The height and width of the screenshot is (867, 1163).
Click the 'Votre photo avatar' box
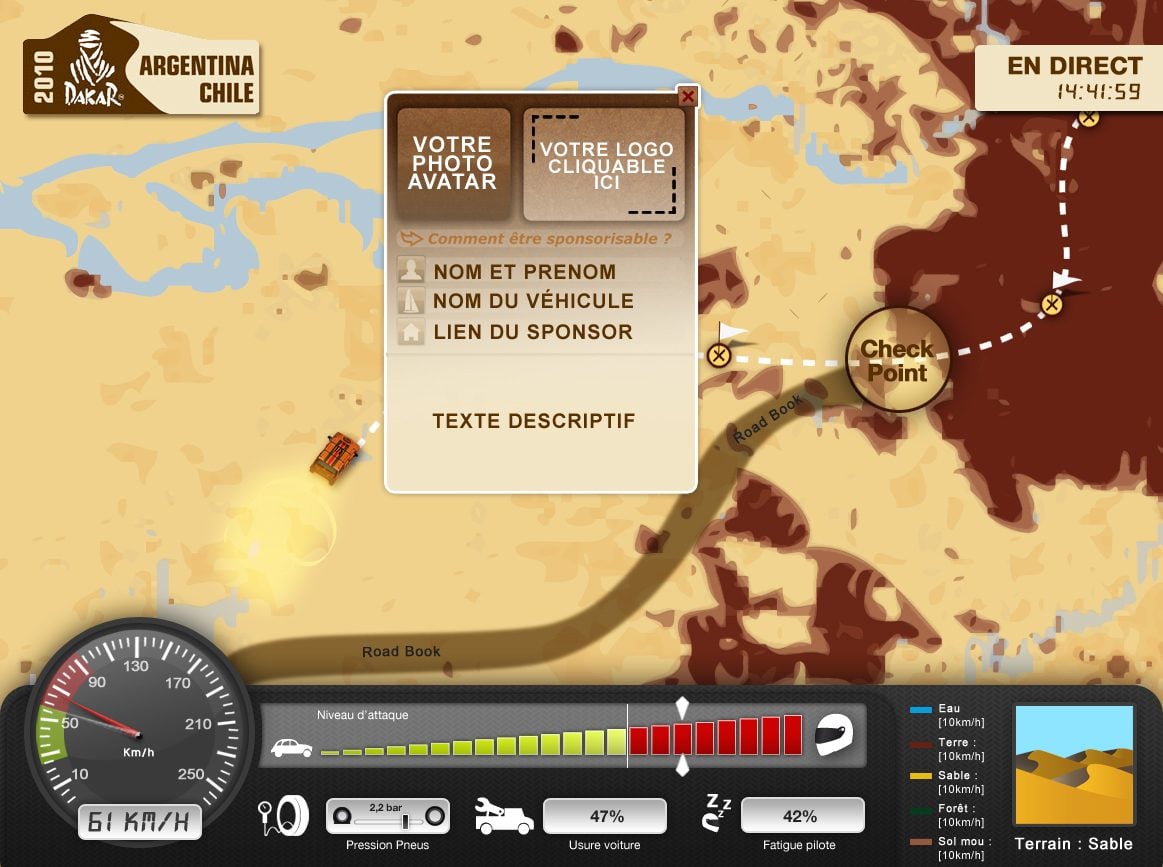click(453, 164)
